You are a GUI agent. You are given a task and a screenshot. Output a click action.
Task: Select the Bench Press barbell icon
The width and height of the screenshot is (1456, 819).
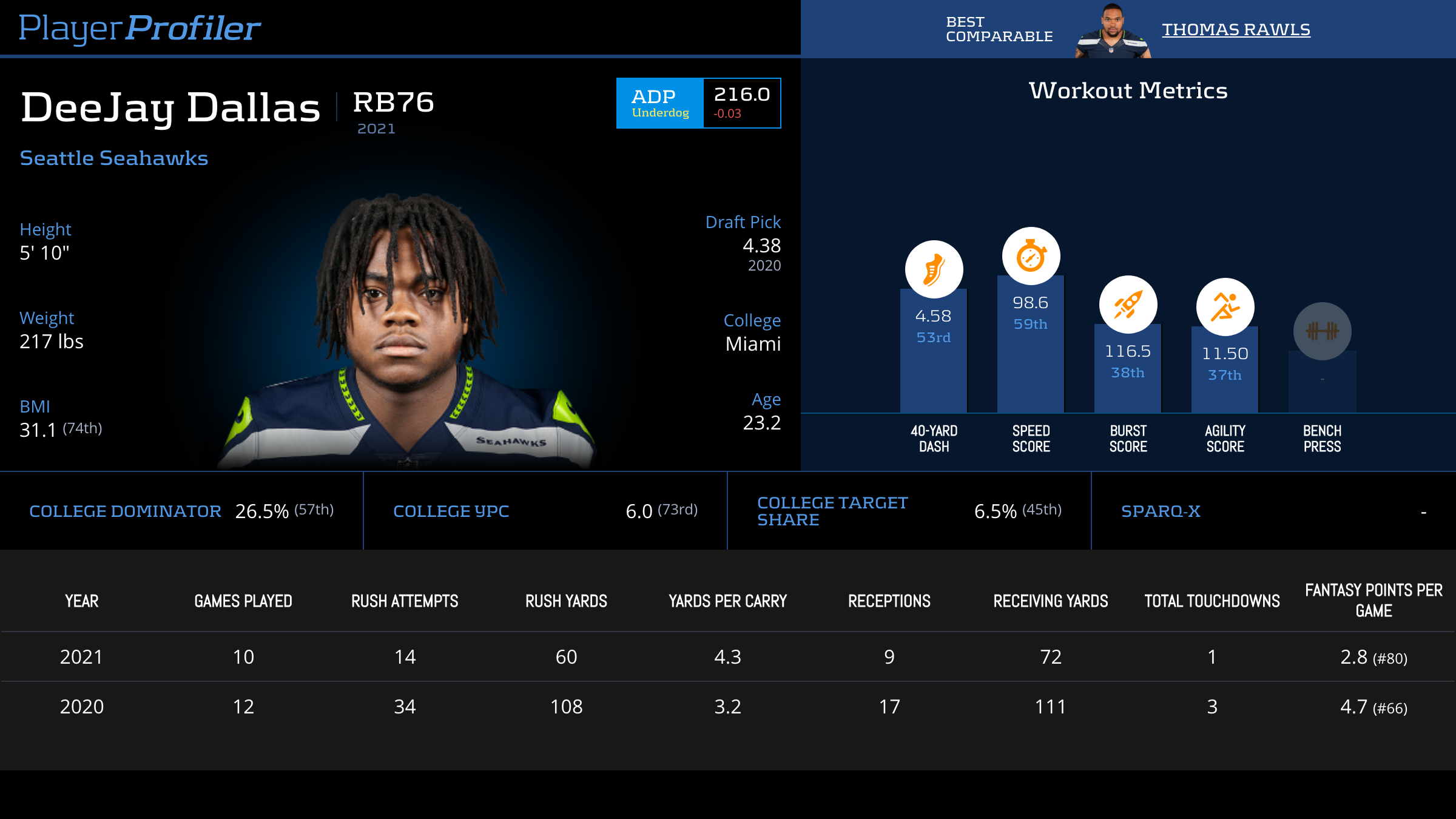[1322, 331]
